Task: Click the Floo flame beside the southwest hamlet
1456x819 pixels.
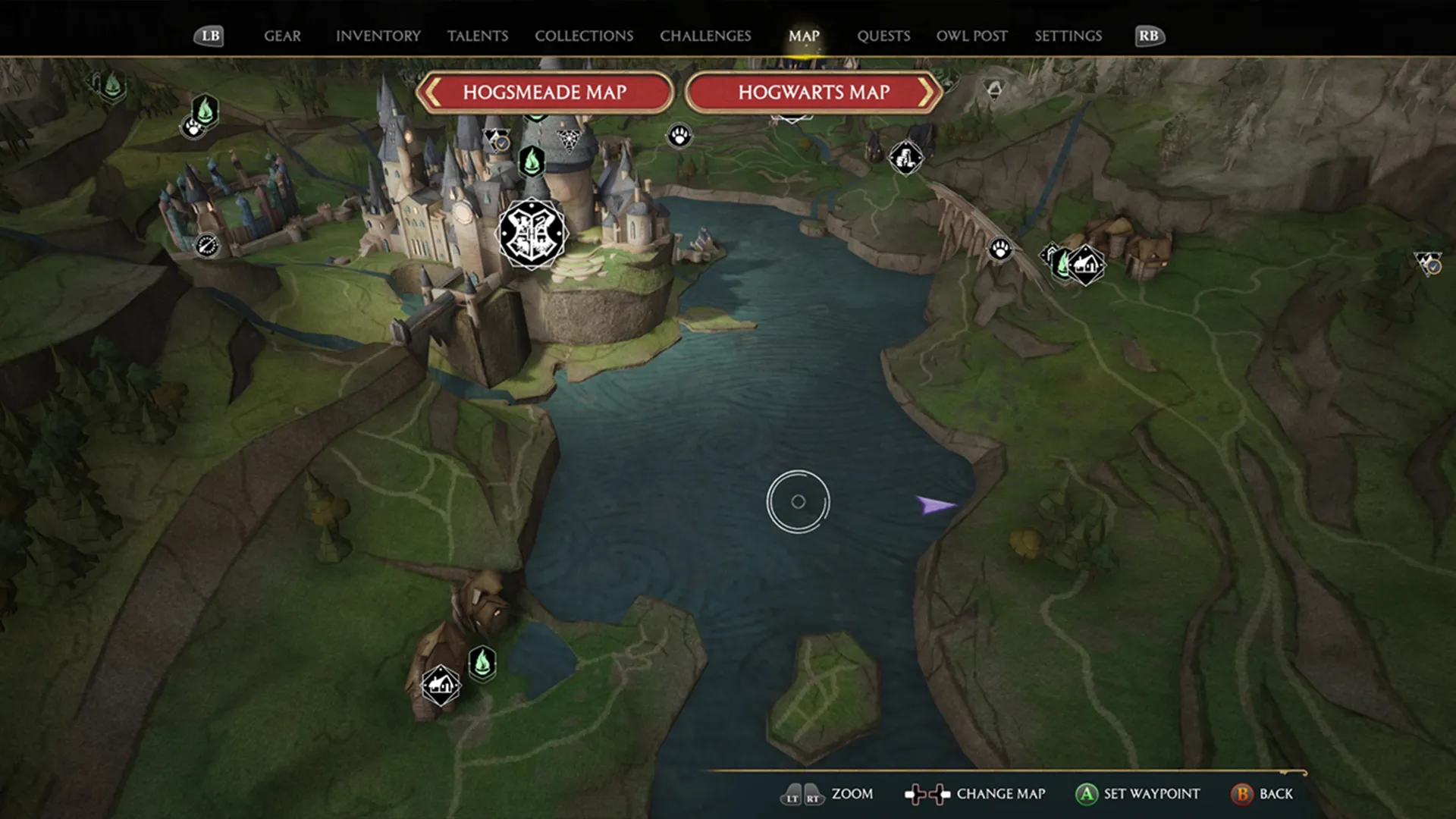Action: coord(483,664)
